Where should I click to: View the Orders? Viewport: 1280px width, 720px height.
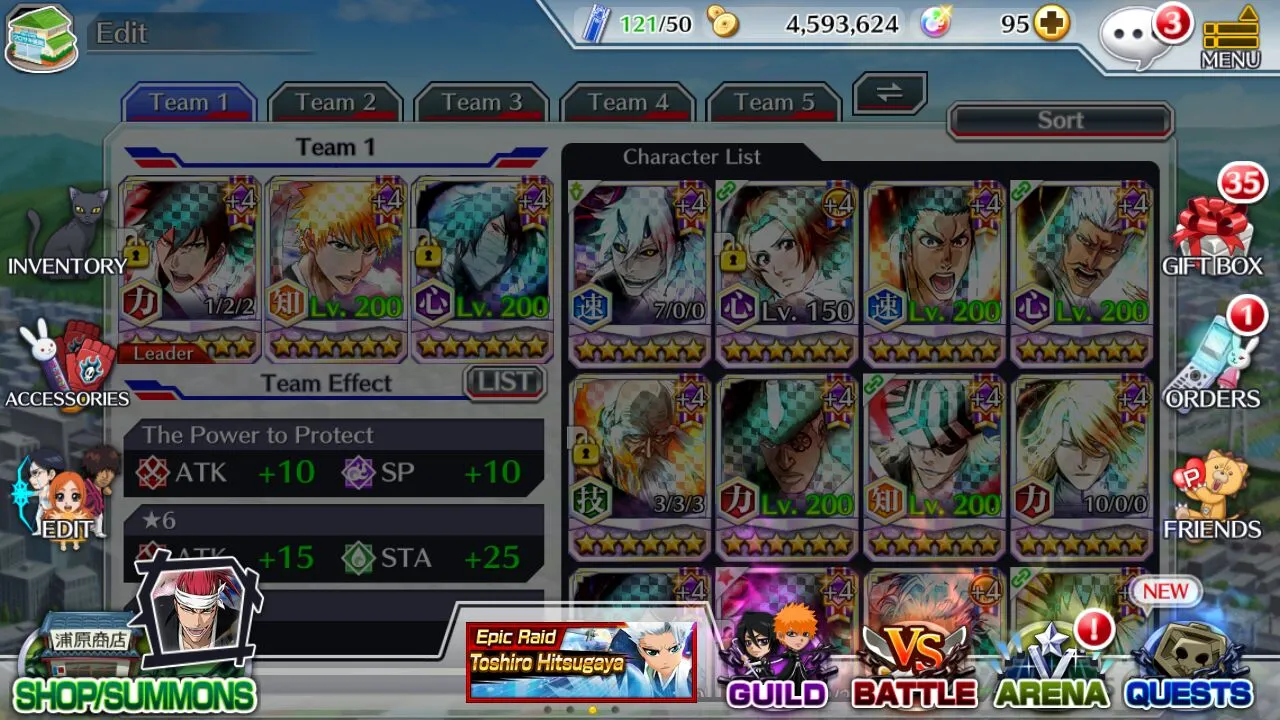pyautogui.click(x=1211, y=367)
